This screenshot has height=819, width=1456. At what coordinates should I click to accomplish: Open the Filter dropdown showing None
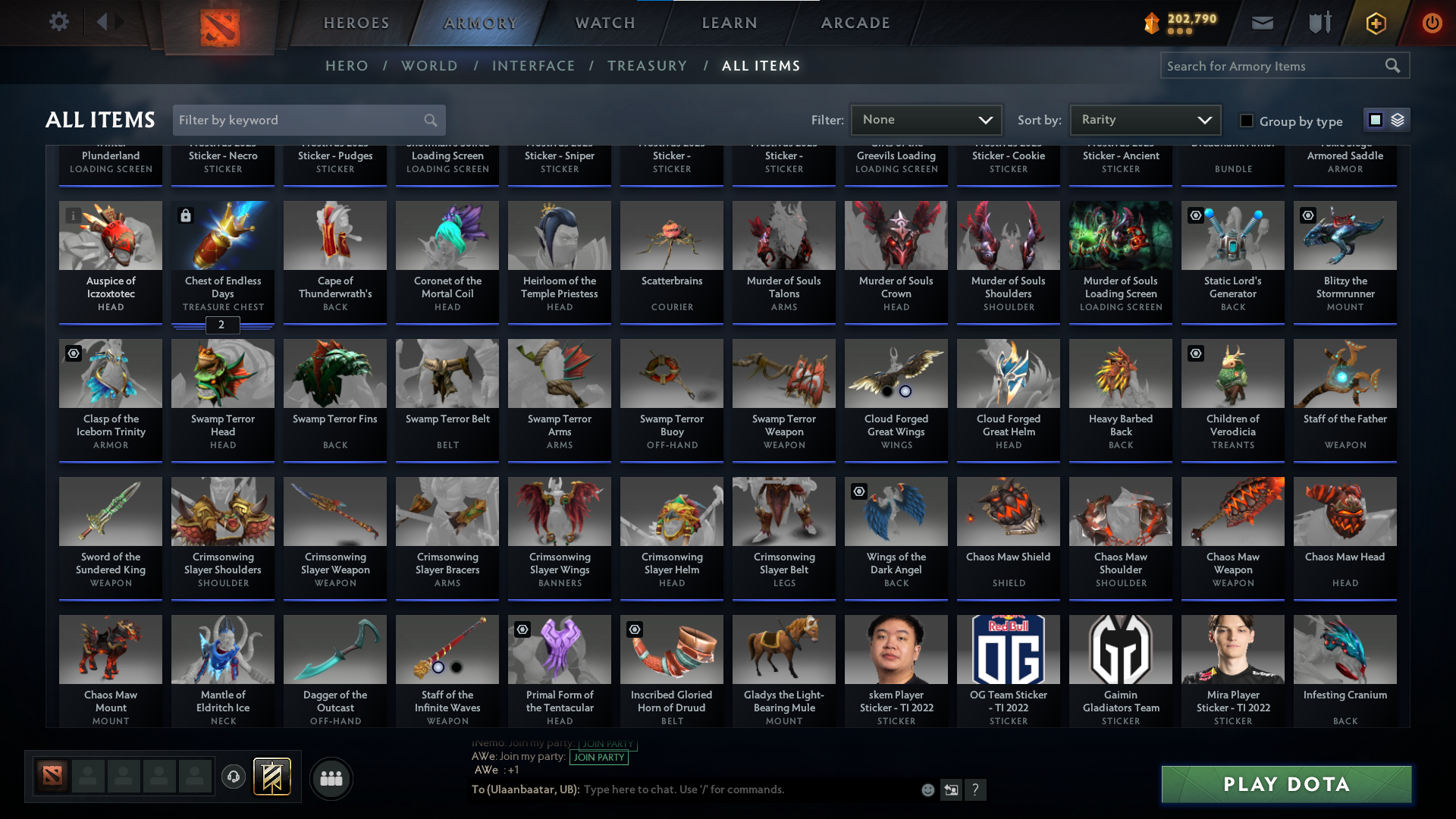click(x=926, y=119)
